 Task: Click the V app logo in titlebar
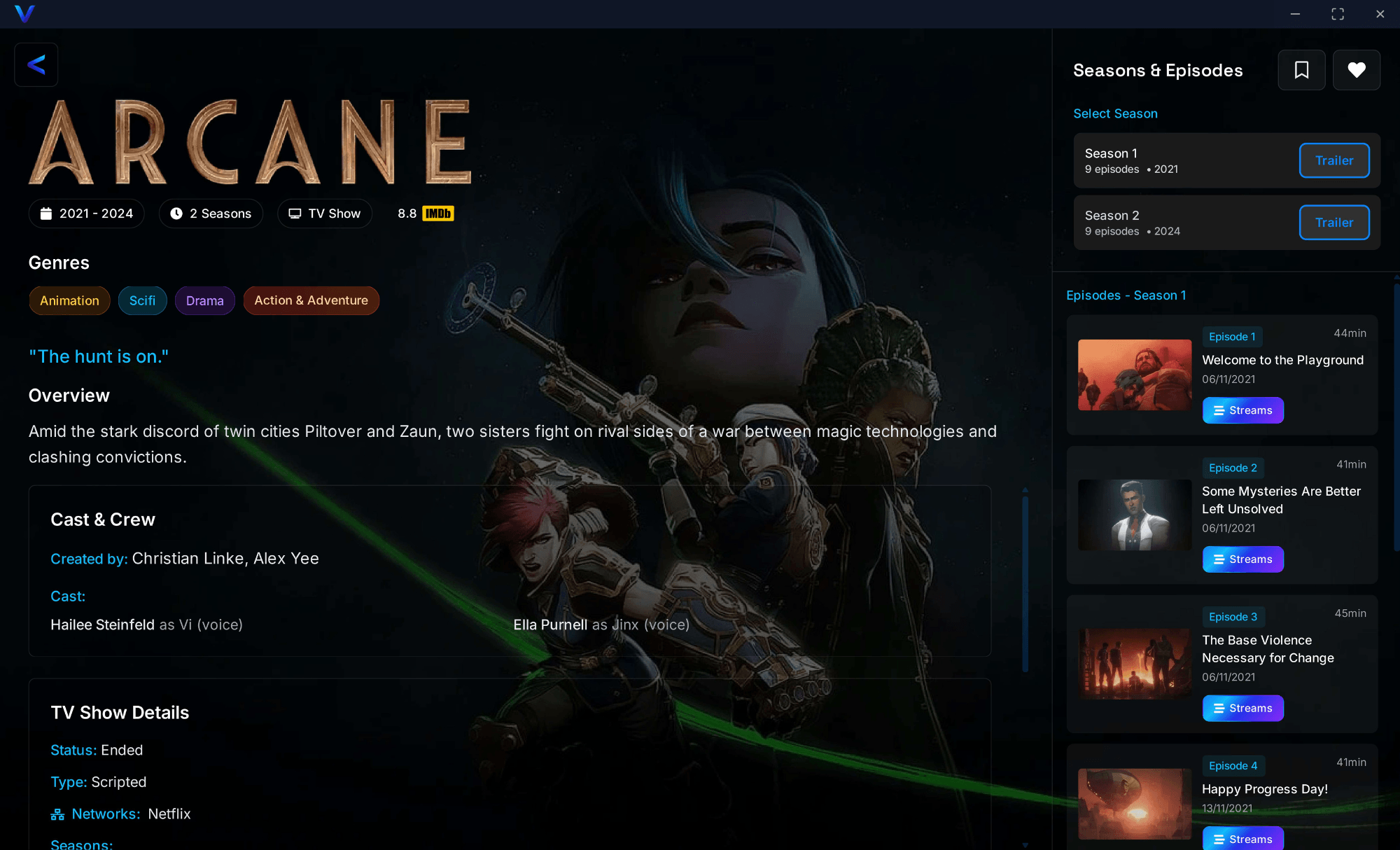24,13
